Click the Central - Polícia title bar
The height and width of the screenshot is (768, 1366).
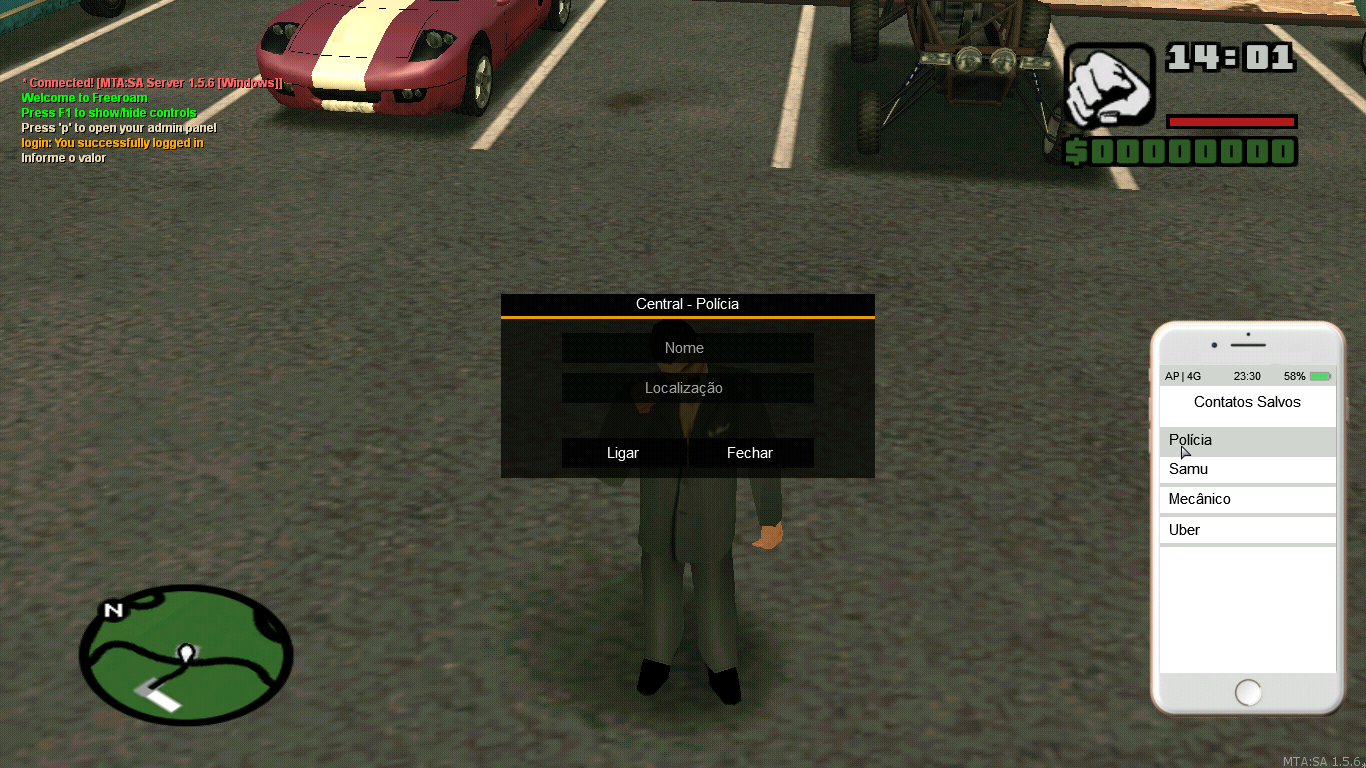687,304
